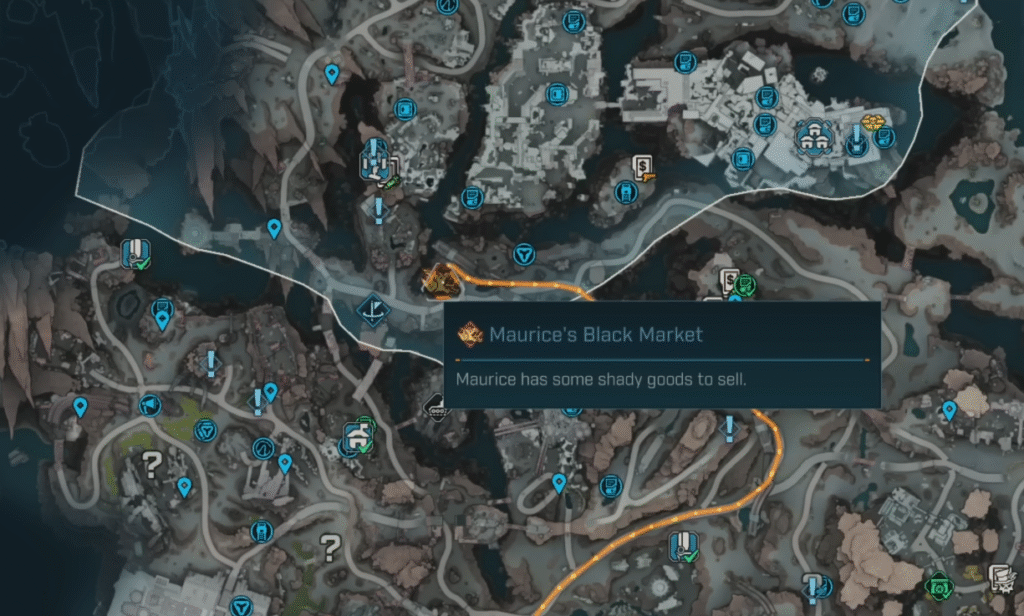Pick the green hexagonal marker near map corner

coord(938,584)
